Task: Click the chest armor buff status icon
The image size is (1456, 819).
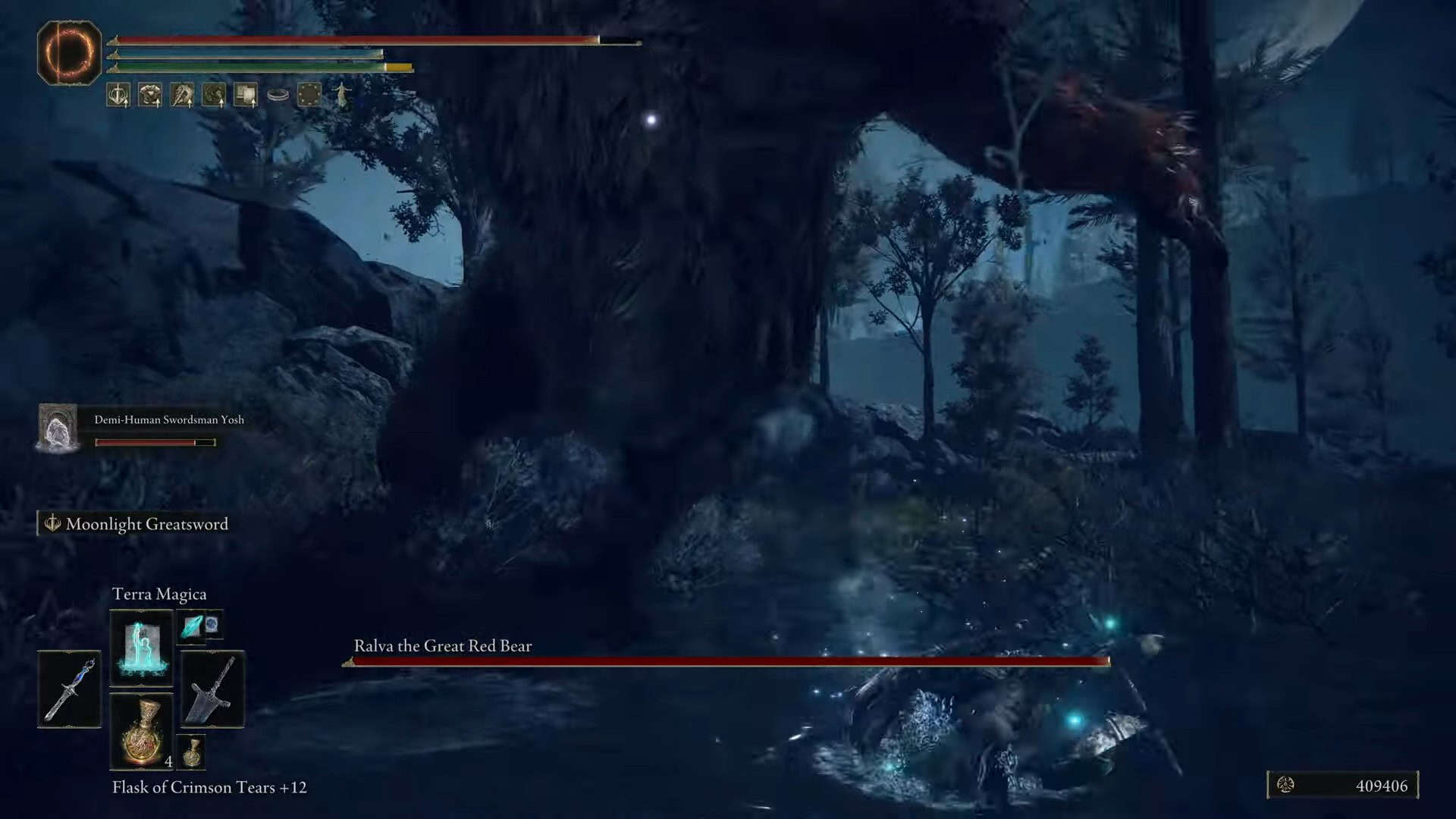Action: point(150,95)
